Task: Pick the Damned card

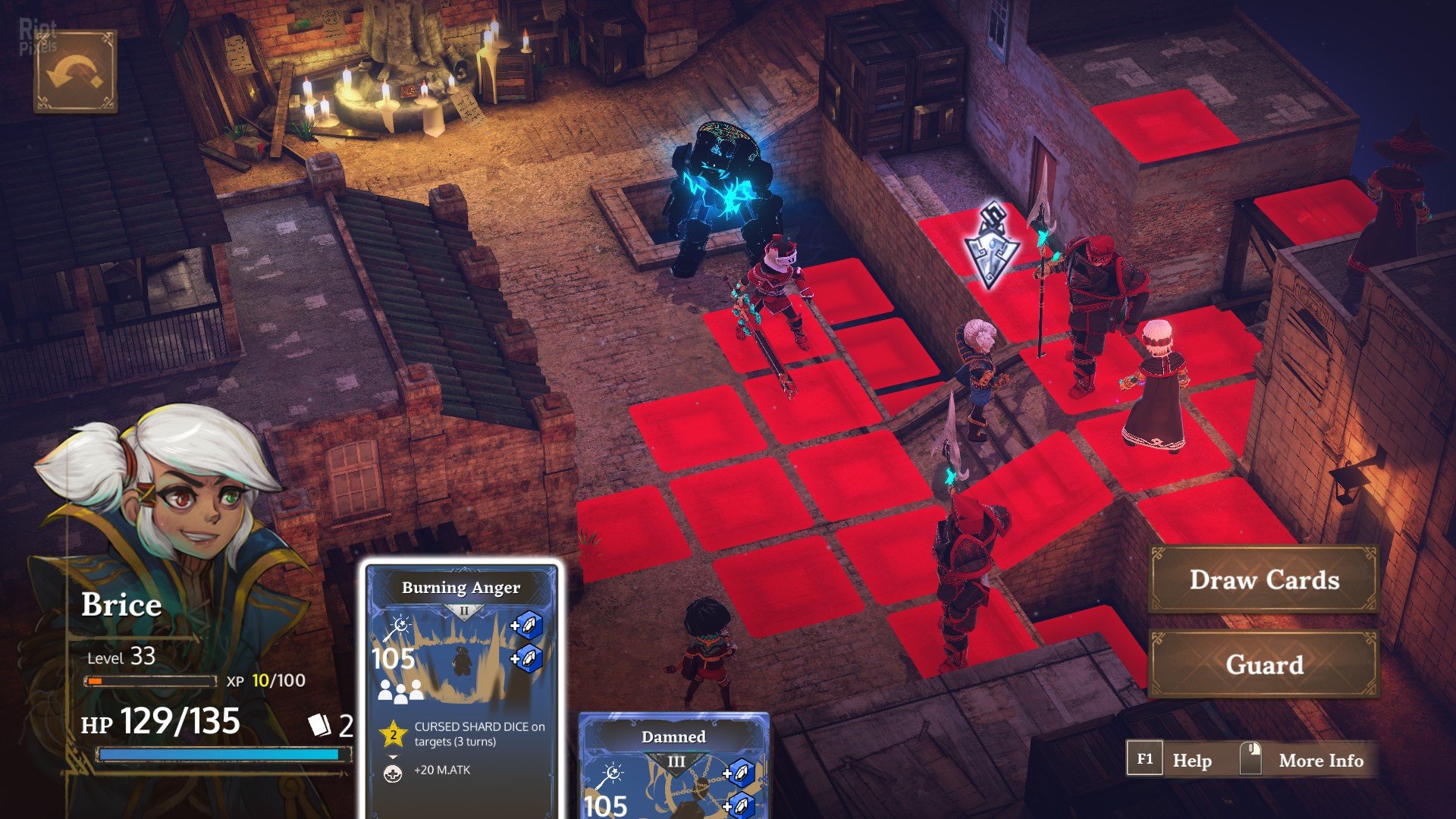Action: pyautogui.click(x=673, y=767)
